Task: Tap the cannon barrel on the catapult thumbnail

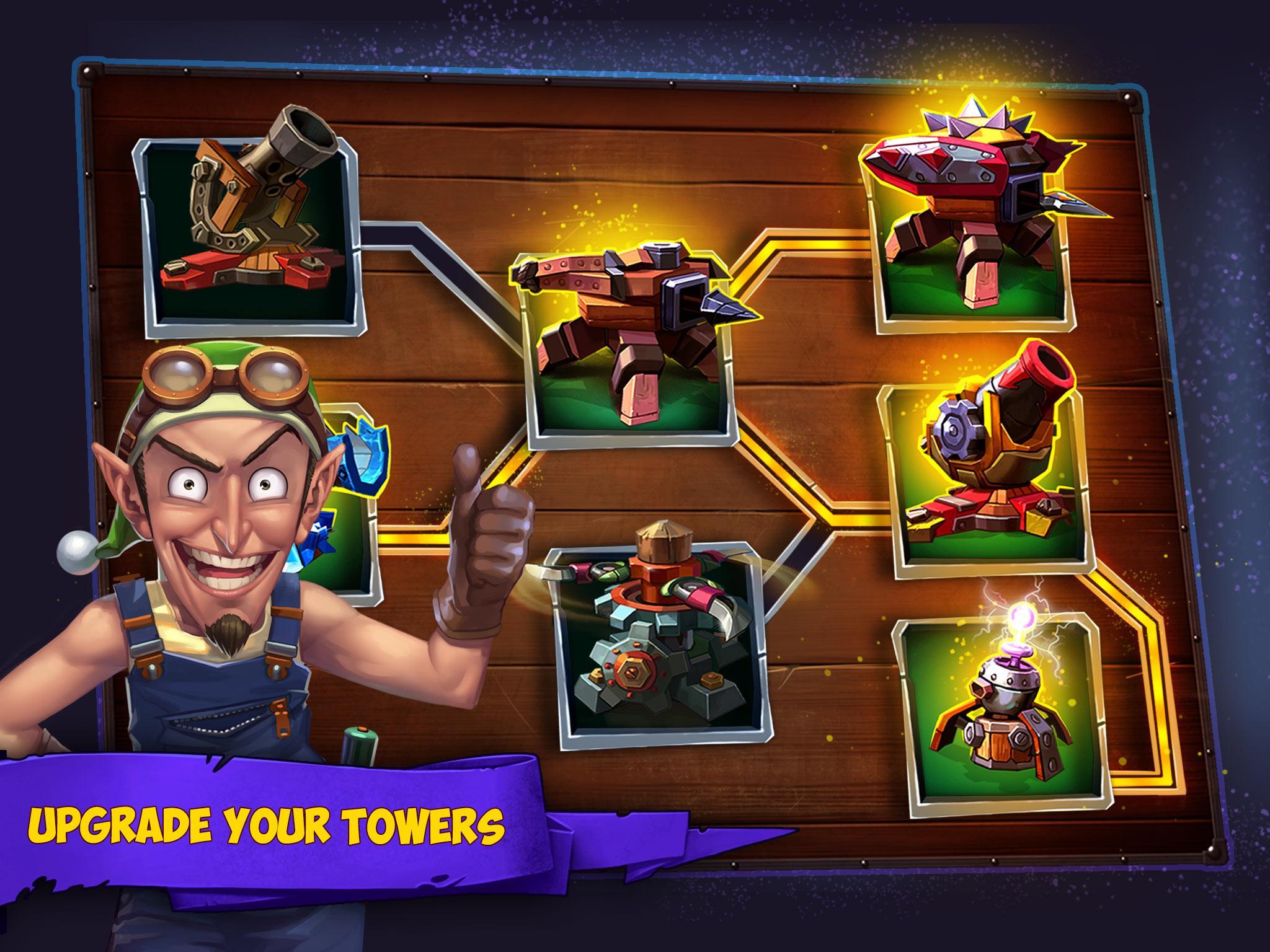Action: point(291,143)
